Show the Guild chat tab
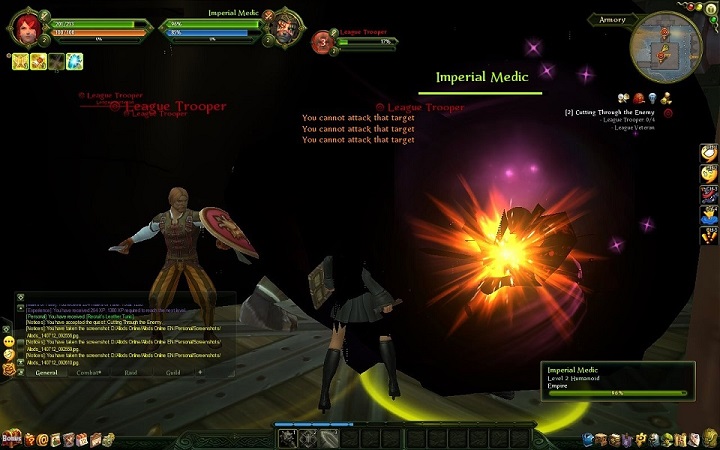The image size is (720, 450). [173, 373]
